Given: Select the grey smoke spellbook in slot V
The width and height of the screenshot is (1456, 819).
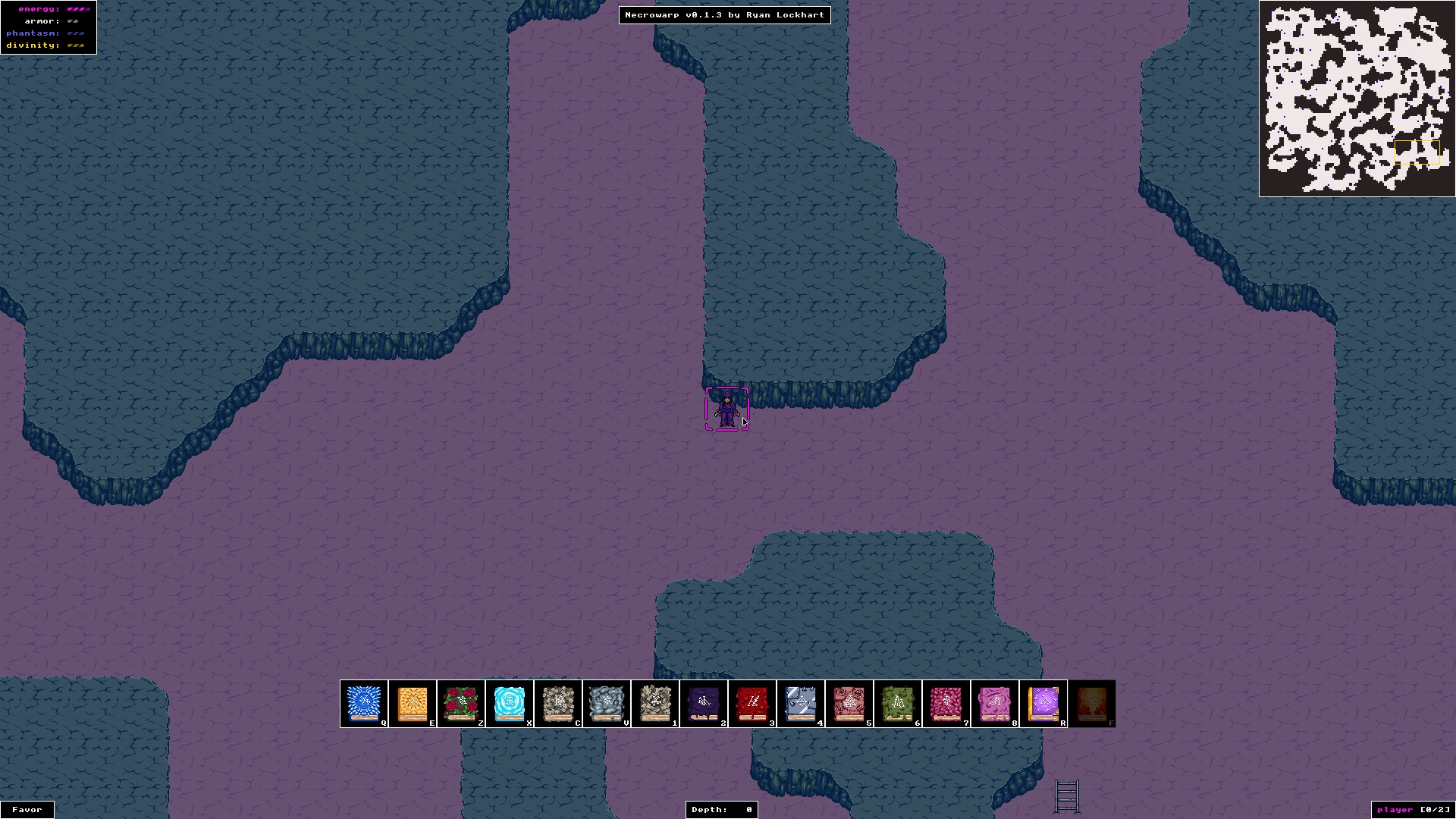Looking at the screenshot, I should tap(607, 703).
